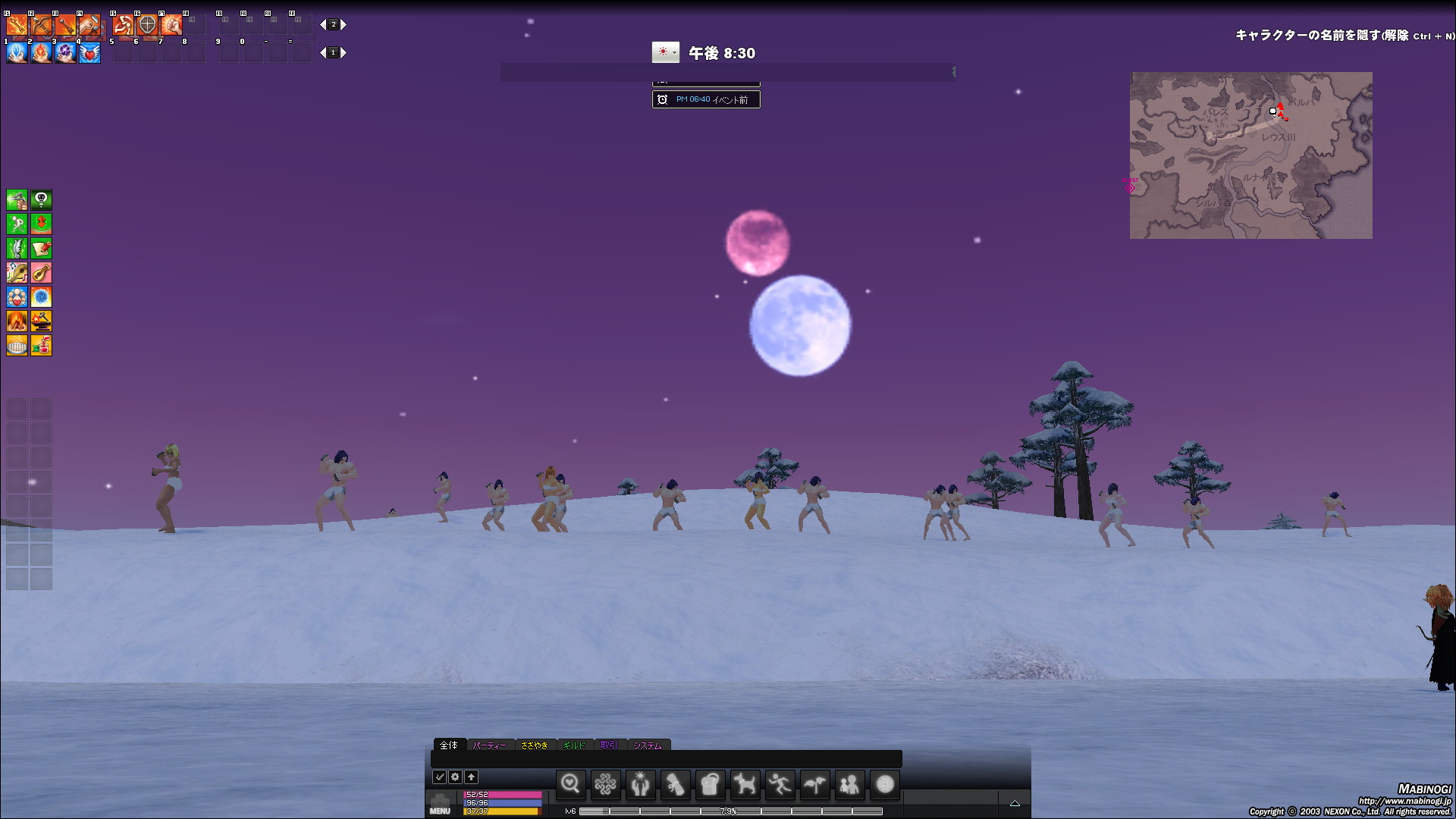Click the magnifier heart character info icon
This screenshot has width=1456, height=819.
[570, 784]
